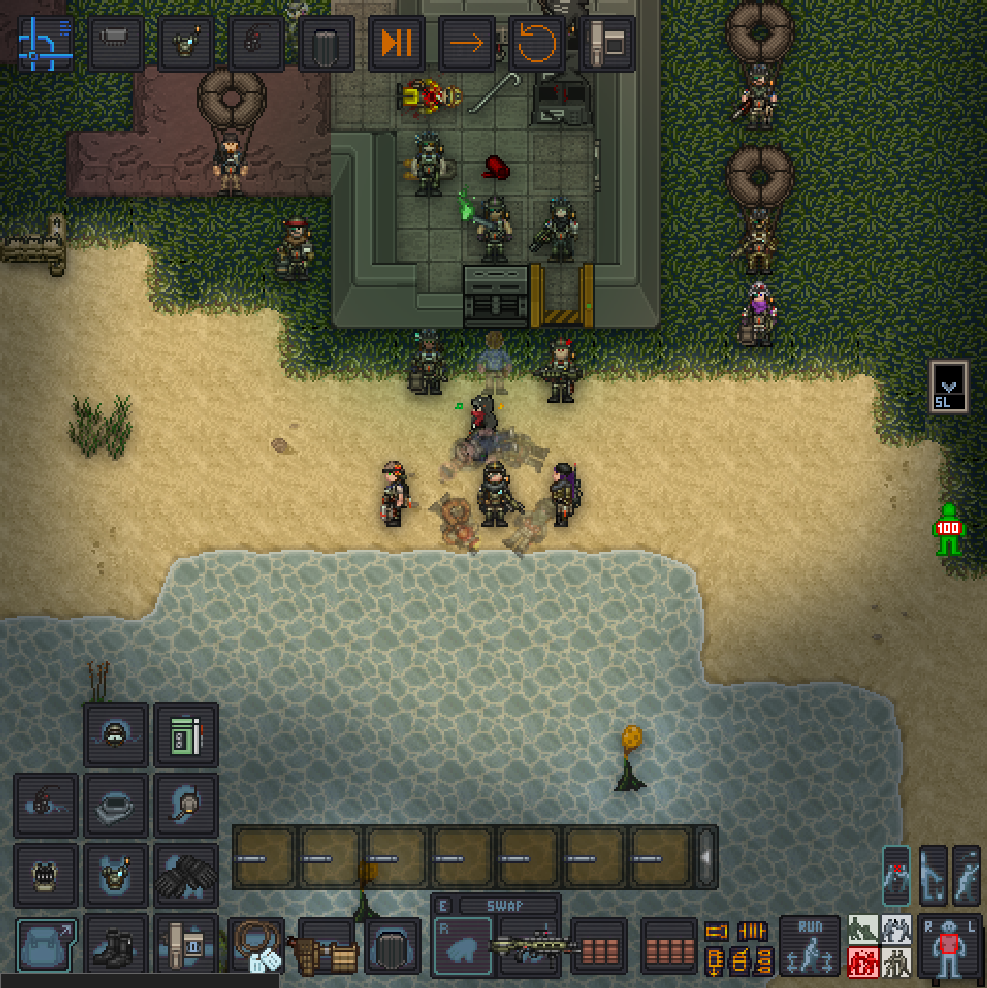Click the orange right-arrow button
987x988 pixels.
coord(466,43)
